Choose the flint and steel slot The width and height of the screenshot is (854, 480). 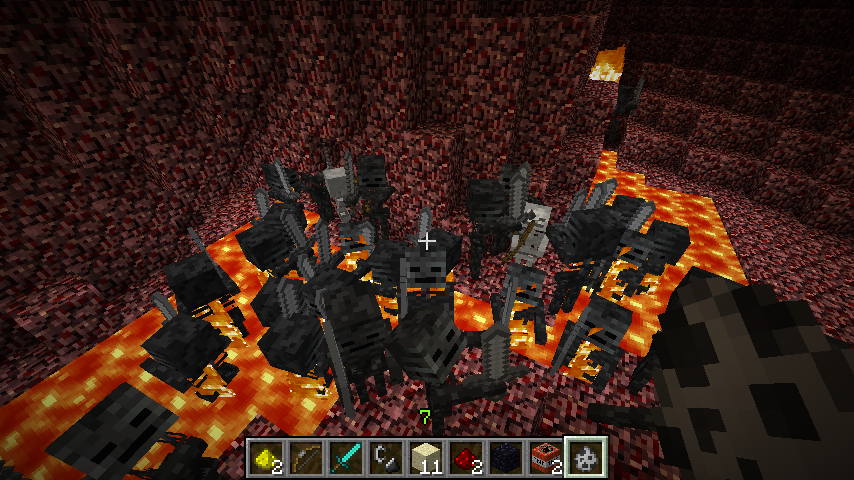coord(386,457)
